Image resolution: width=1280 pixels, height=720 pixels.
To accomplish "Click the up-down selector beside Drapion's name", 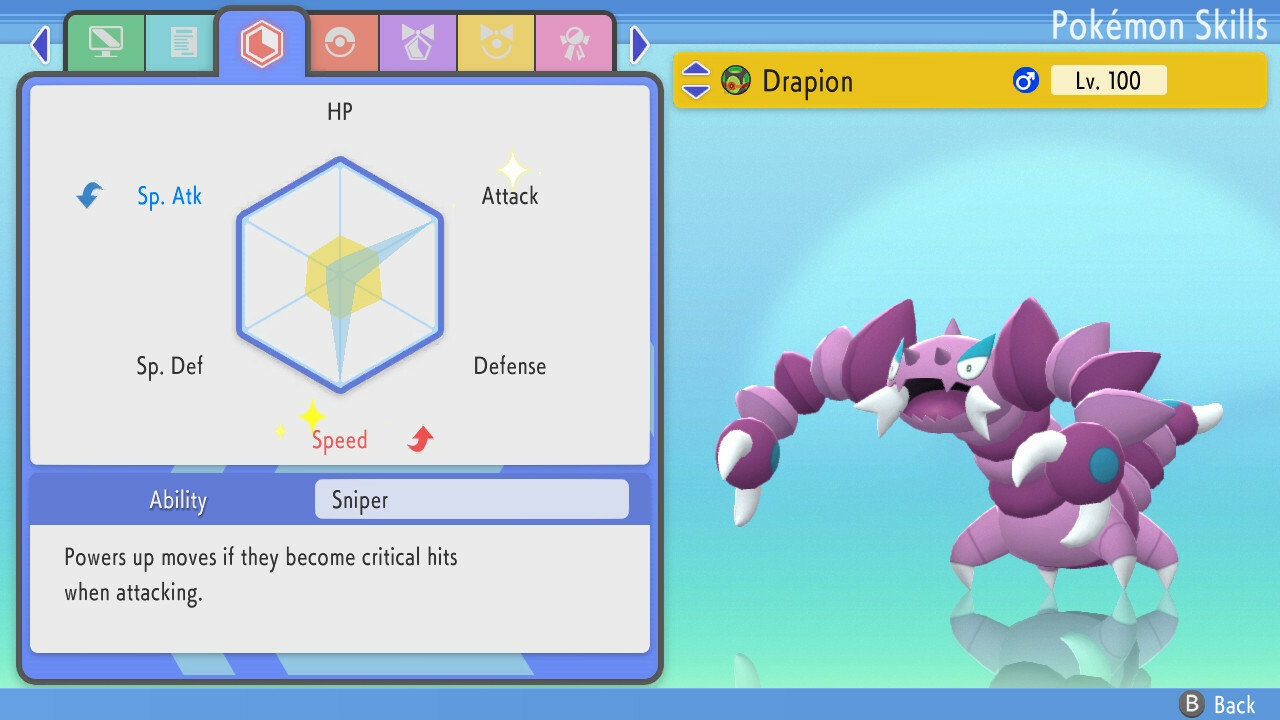I will 695,81.
